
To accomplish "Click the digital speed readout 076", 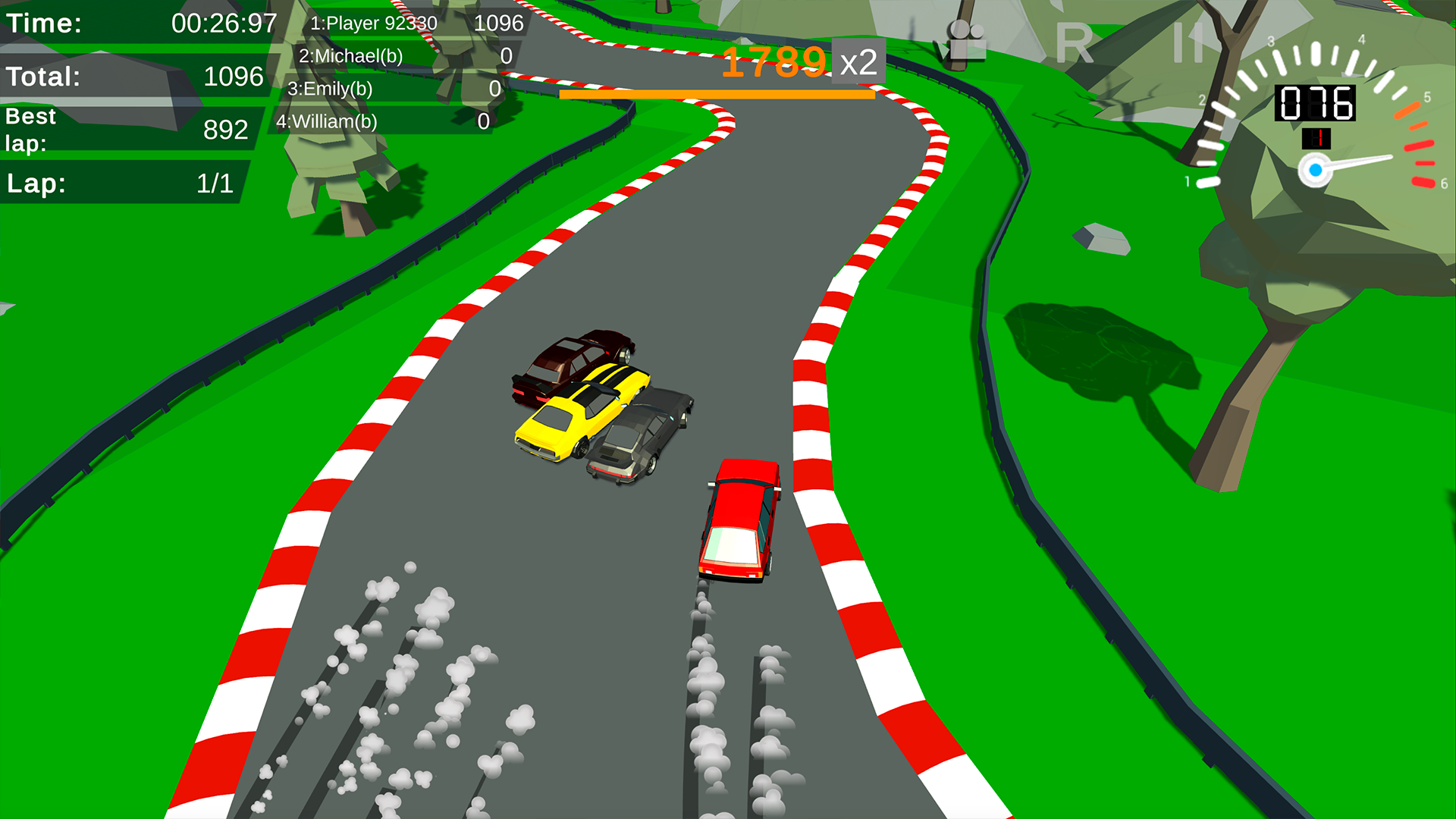I will click(1316, 103).
